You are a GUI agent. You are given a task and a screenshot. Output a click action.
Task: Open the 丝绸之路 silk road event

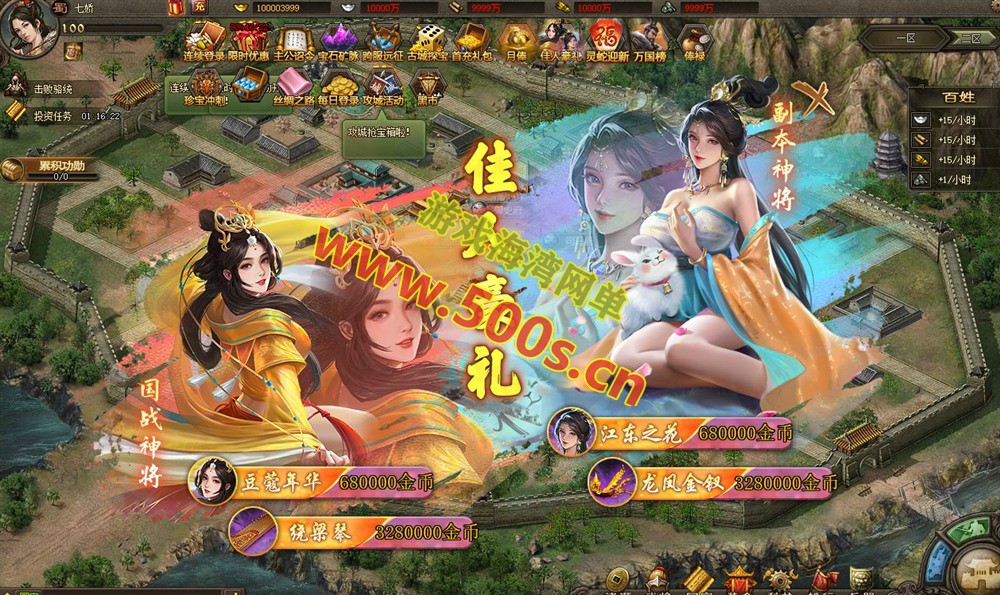coord(292,86)
